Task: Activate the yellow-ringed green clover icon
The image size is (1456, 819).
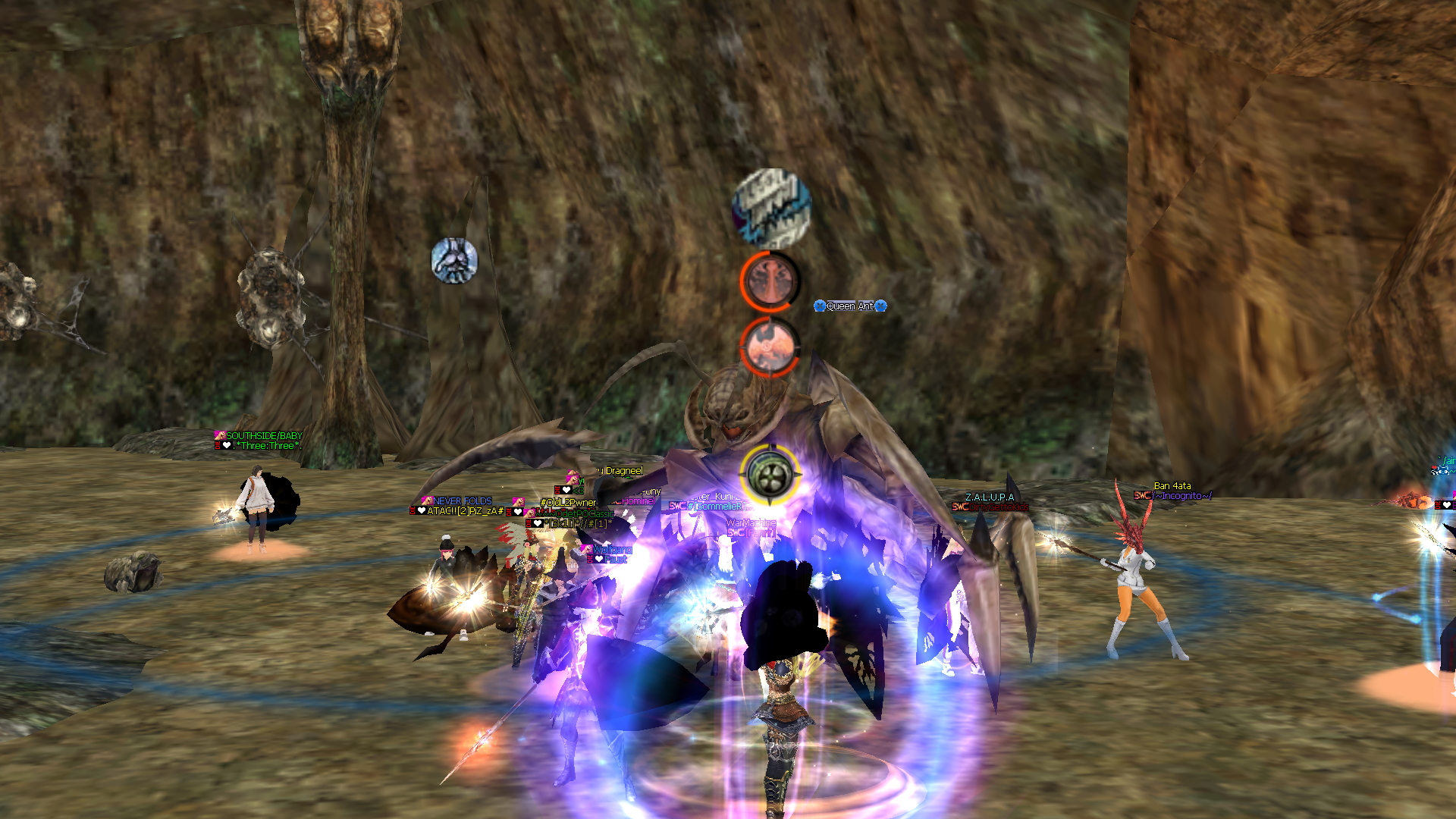Action: [770, 475]
